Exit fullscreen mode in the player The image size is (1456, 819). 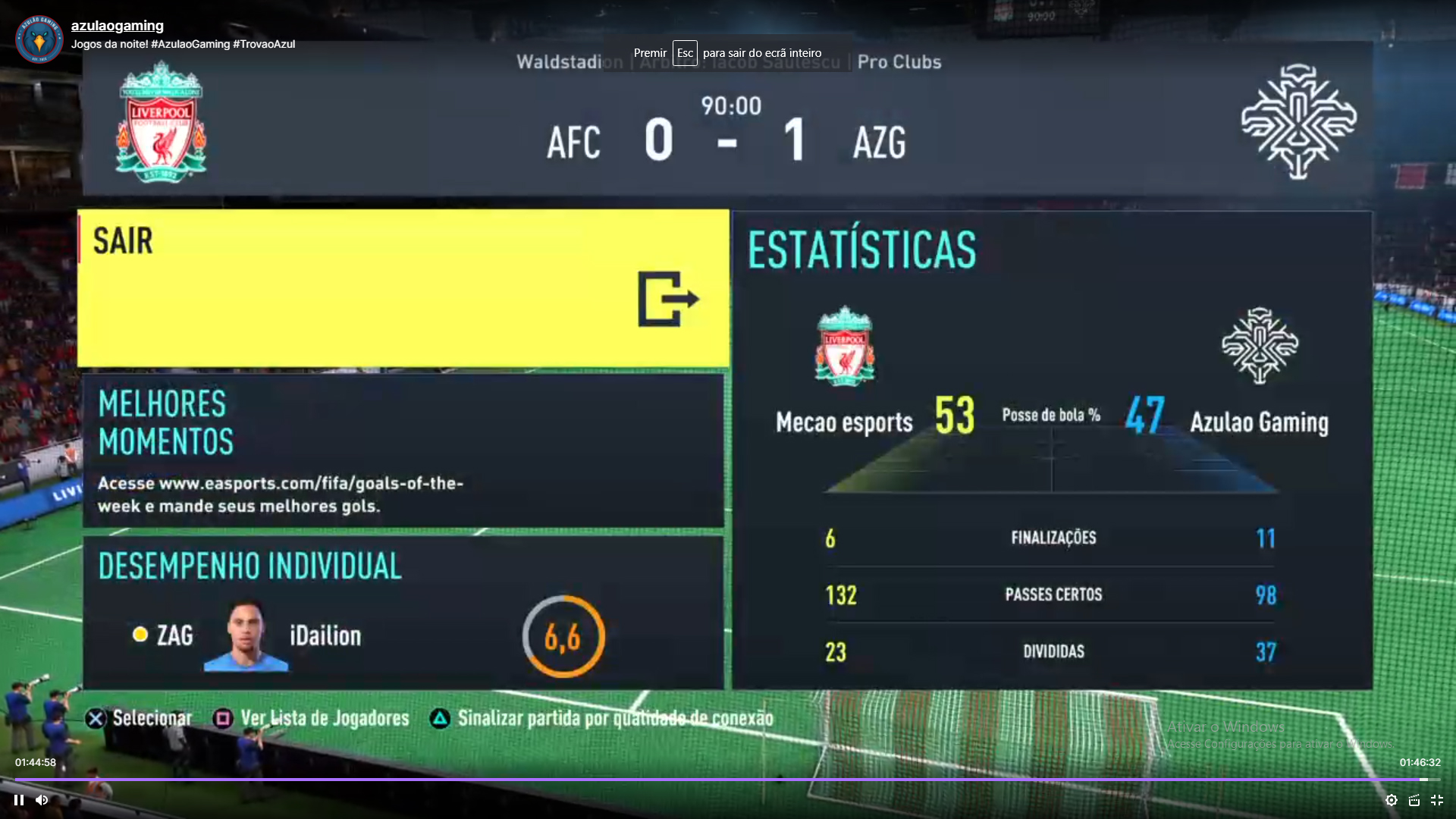[1437, 800]
